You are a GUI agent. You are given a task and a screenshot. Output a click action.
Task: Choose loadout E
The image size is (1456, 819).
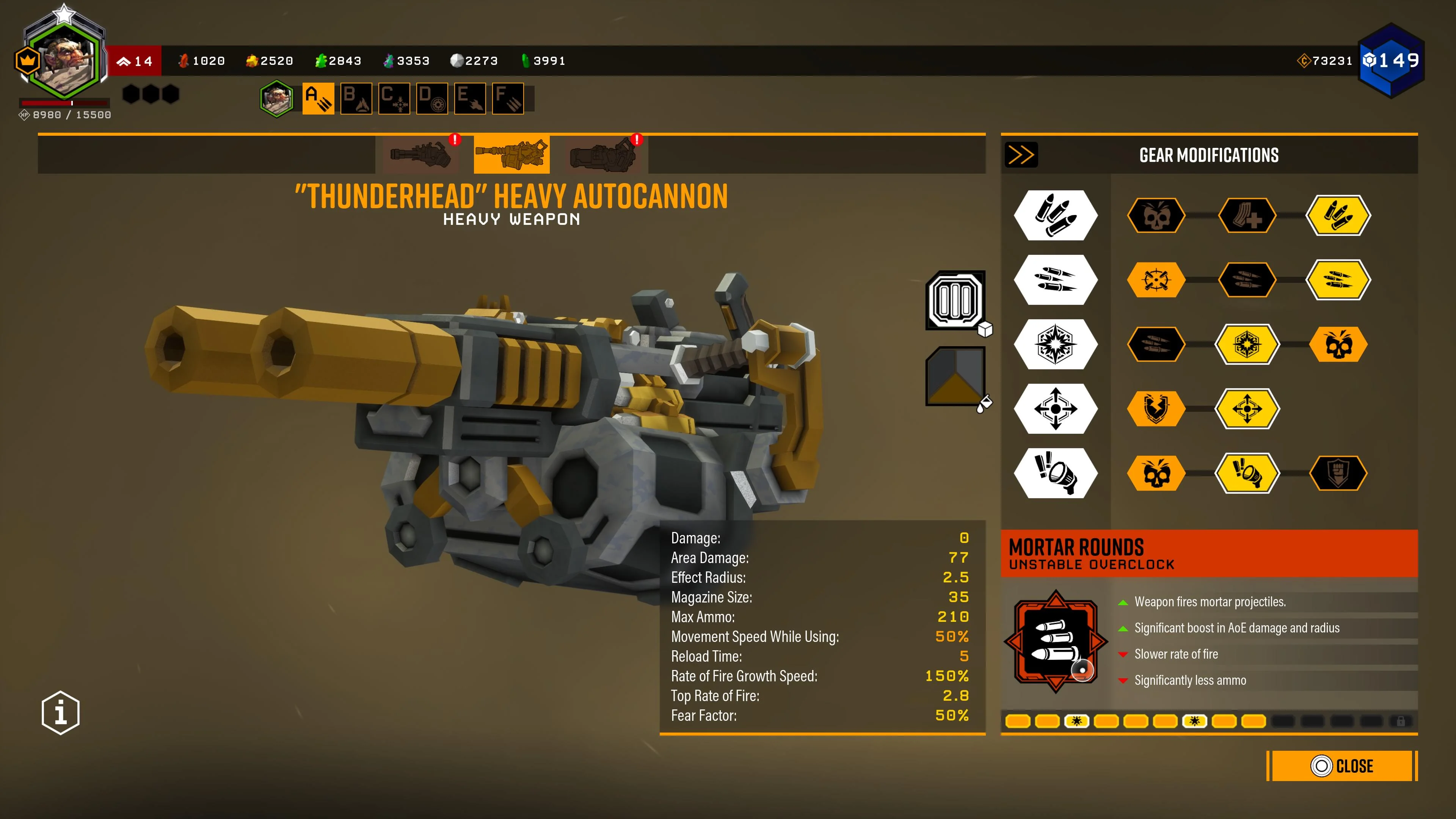(x=470, y=98)
